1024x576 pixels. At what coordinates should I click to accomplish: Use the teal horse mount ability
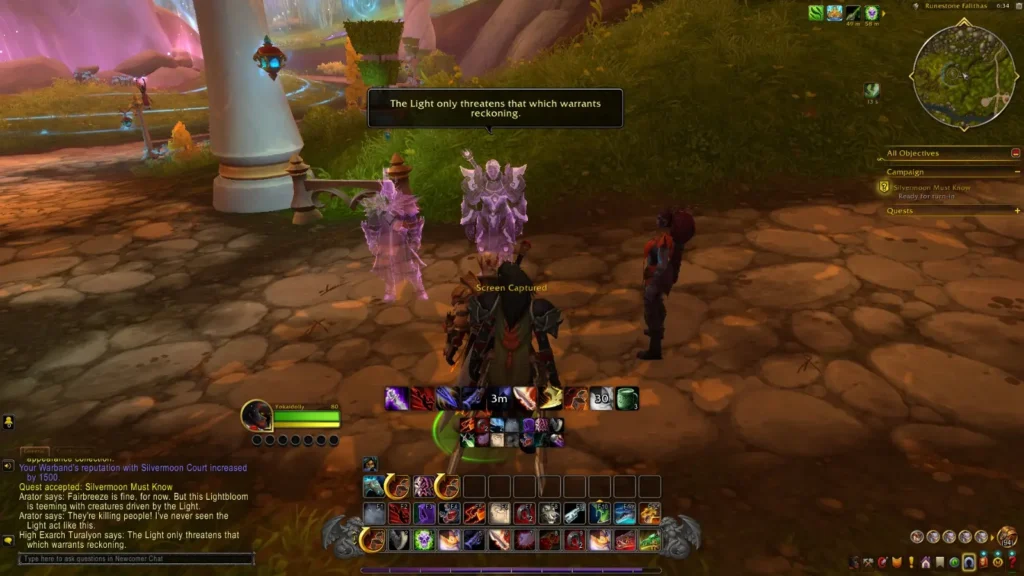[x=374, y=487]
